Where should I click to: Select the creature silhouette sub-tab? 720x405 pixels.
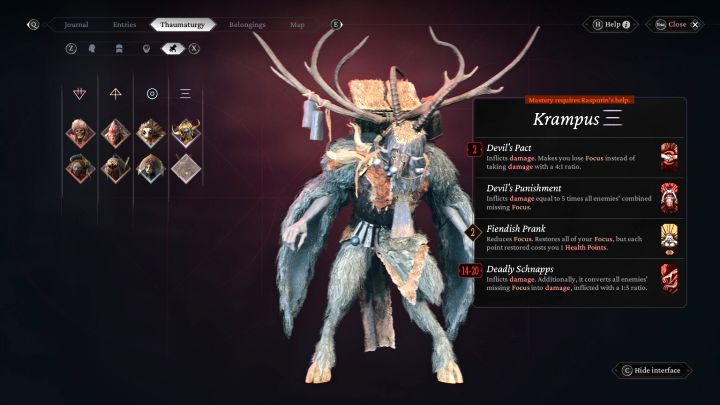click(170, 48)
